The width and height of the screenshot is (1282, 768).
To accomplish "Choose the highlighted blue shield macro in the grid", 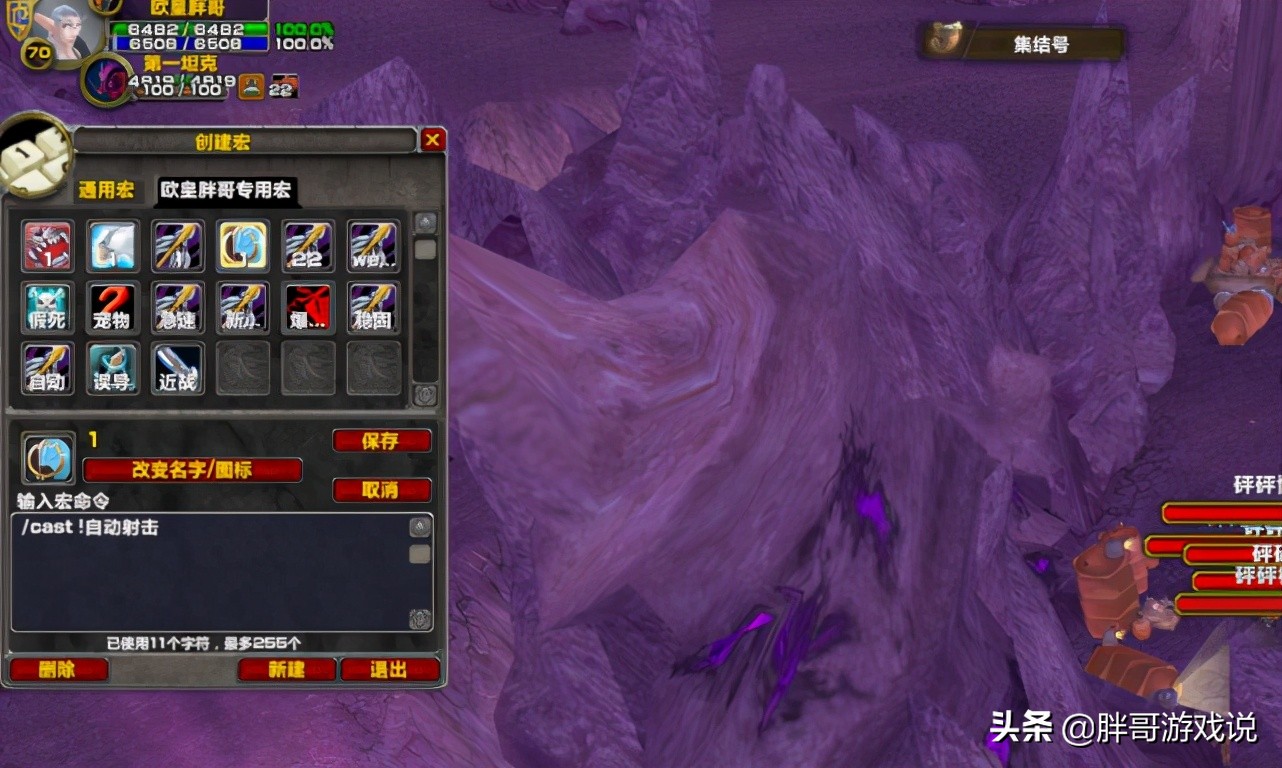I will [x=243, y=246].
